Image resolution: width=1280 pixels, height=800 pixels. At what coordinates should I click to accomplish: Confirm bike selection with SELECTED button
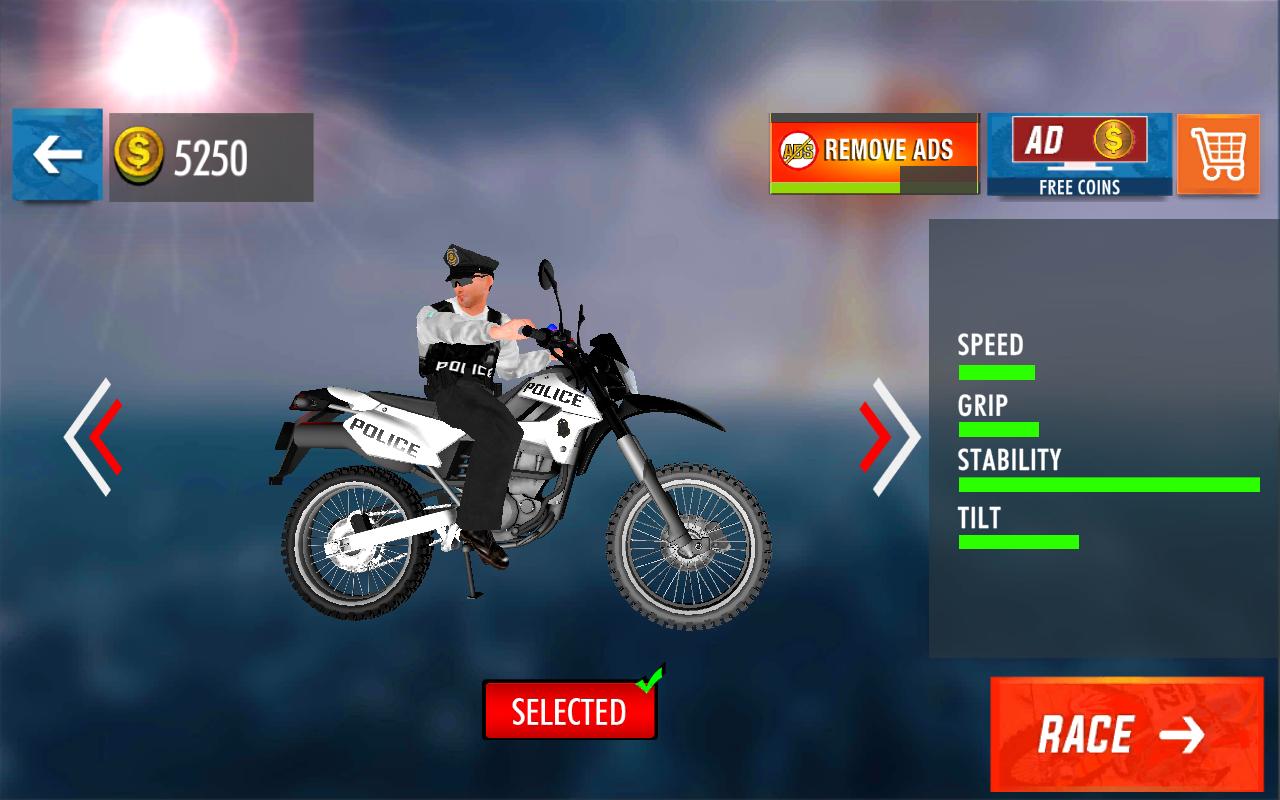click(570, 710)
